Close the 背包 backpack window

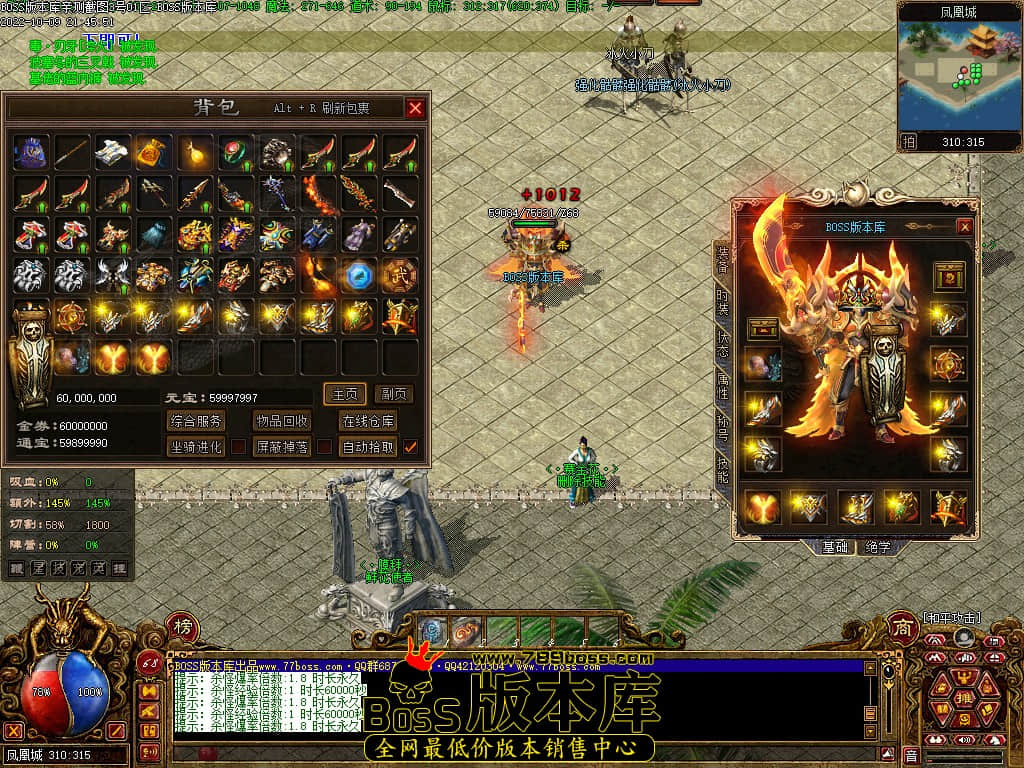point(415,108)
